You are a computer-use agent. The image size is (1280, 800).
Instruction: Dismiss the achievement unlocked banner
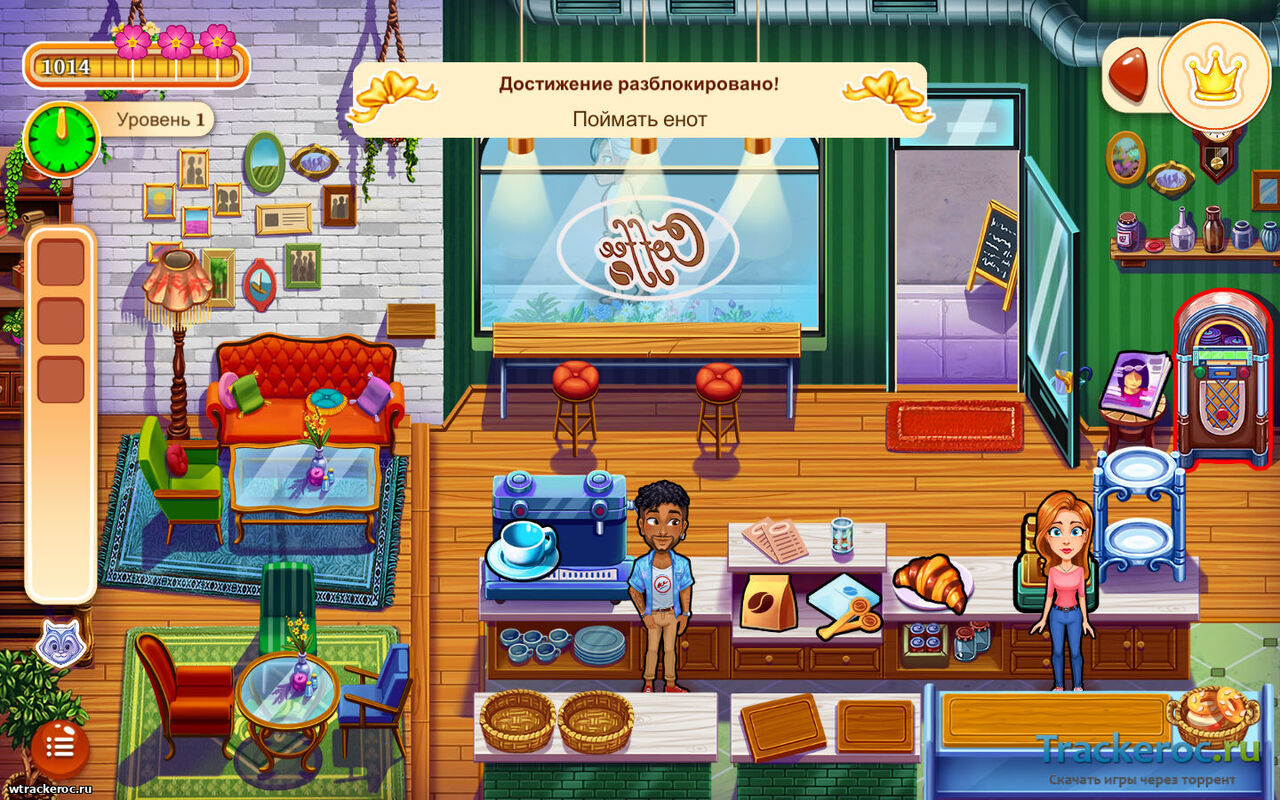[x=640, y=101]
